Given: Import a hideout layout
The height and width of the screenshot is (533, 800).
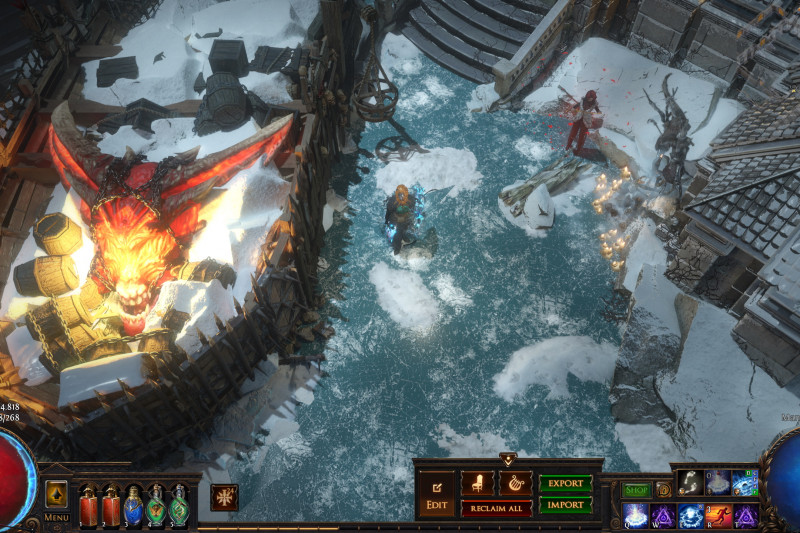Looking at the screenshot, I should [x=565, y=506].
